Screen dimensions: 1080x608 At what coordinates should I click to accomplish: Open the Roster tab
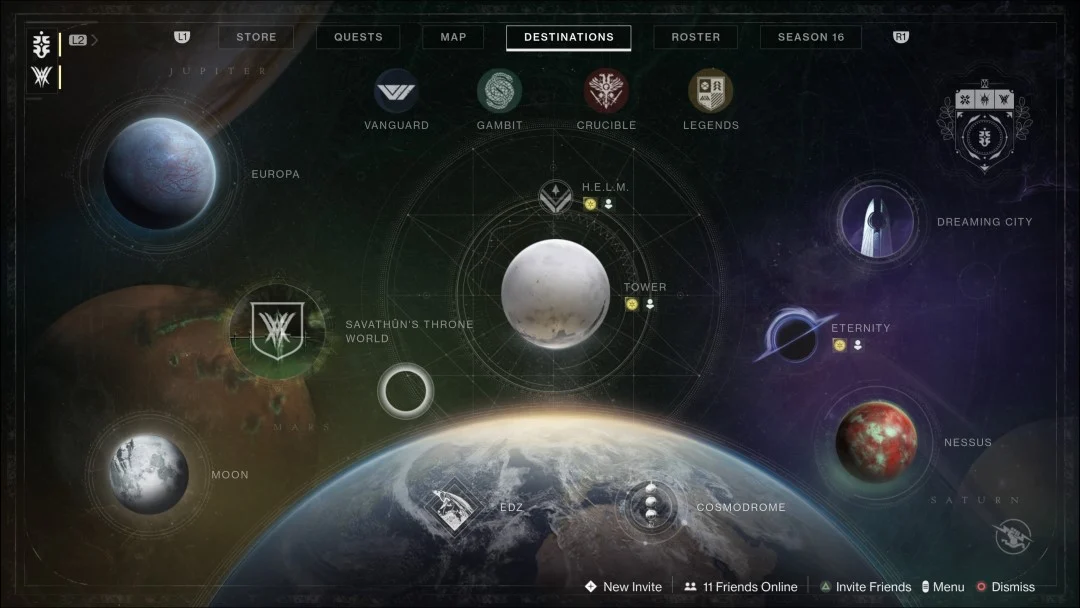695,37
